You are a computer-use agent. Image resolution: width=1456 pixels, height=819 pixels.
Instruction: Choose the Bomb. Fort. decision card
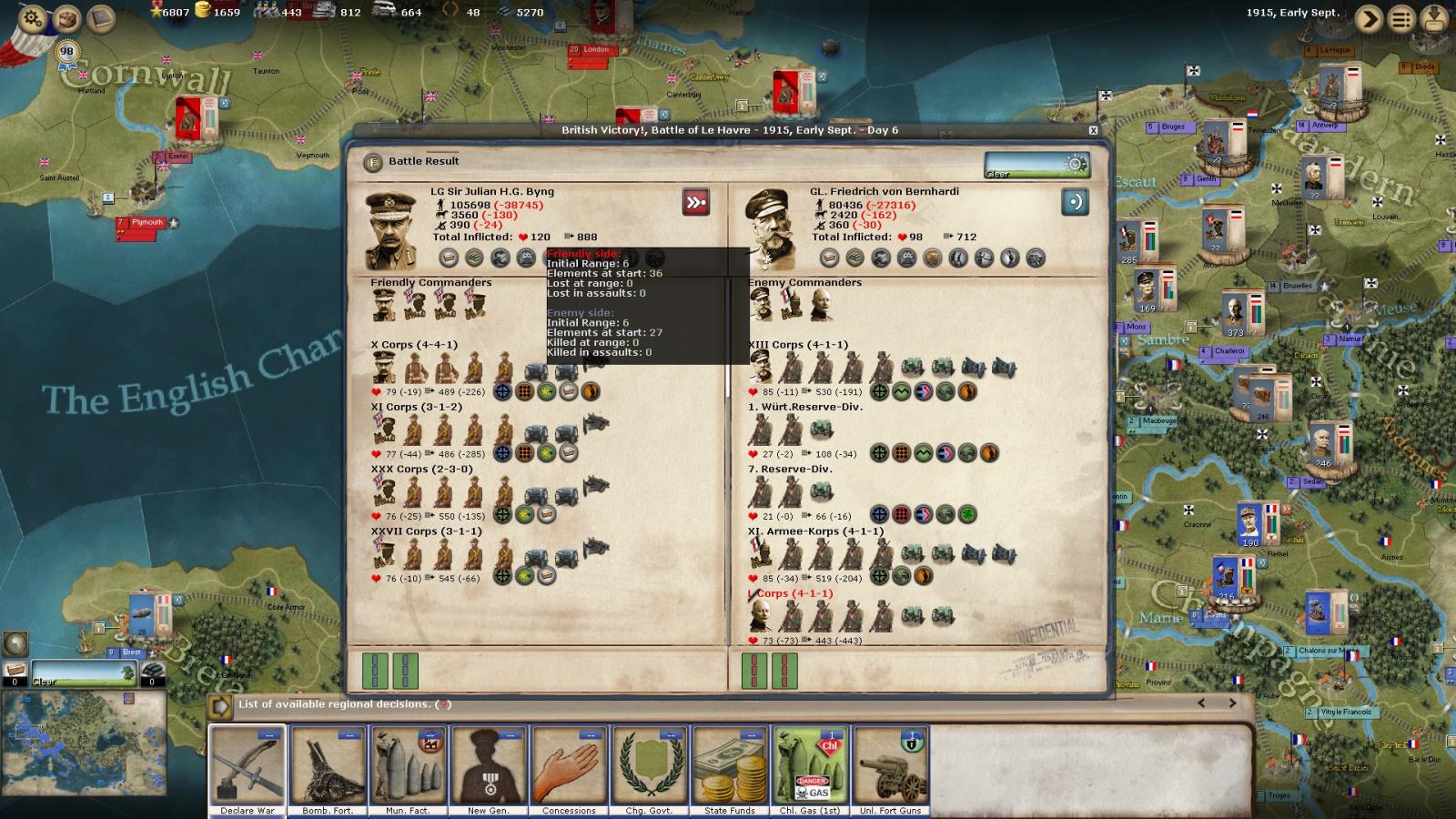[x=328, y=769]
